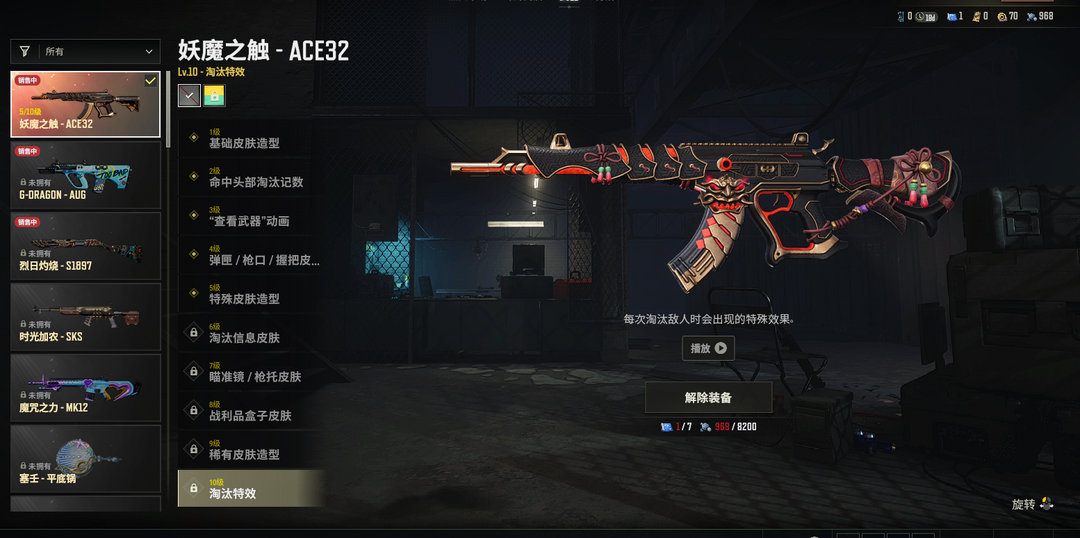Show level 1 基础皮肤造型
This screenshot has height=538, width=1080.
[250, 139]
